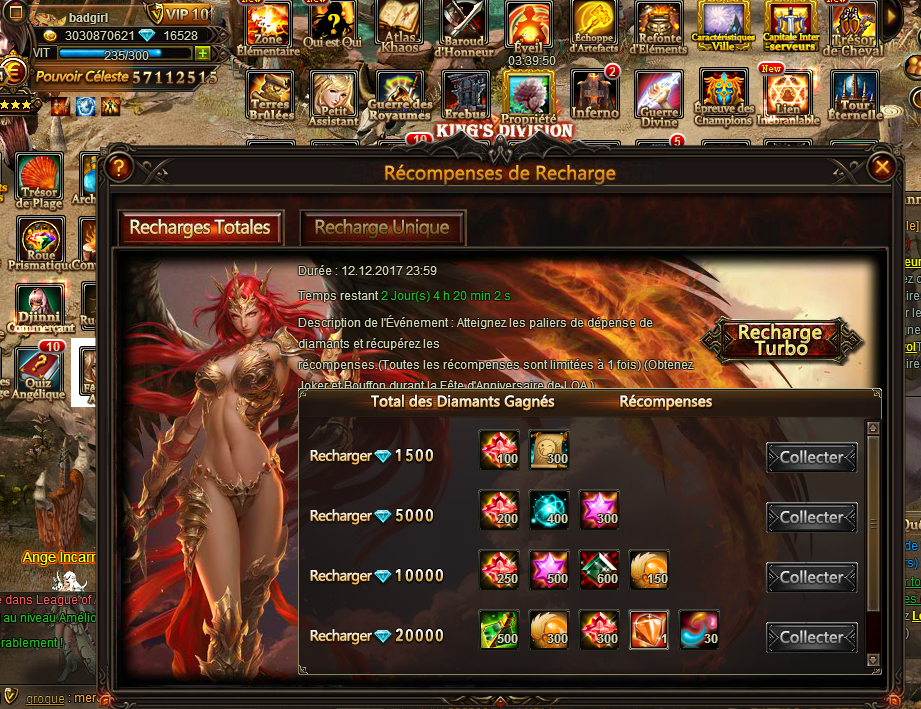Open the Inferno icon
Screen dimensions: 921x709
(595, 95)
